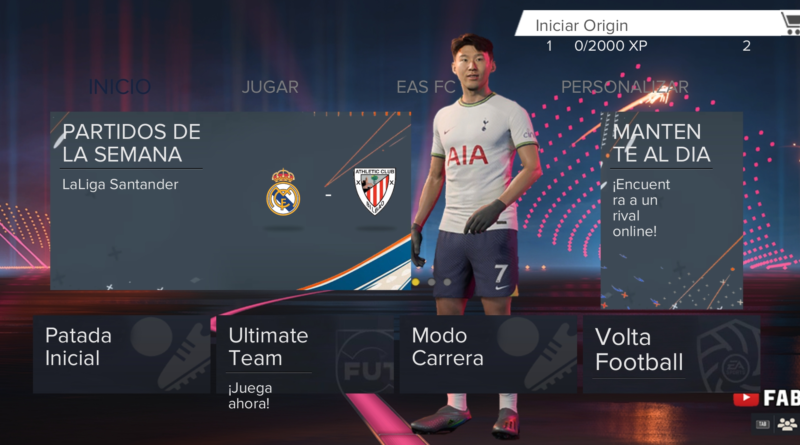Switch to the INICIO tab
Image resolution: width=800 pixels, height=445 pixels.
coord(120,87)
